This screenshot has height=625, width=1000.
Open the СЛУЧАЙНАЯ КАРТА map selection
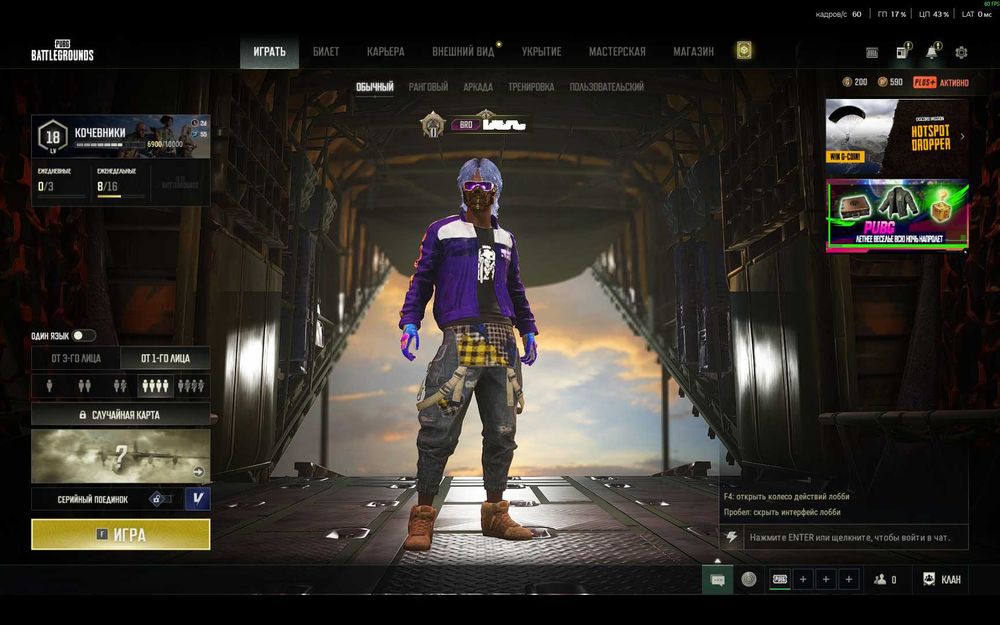point(121,414)
